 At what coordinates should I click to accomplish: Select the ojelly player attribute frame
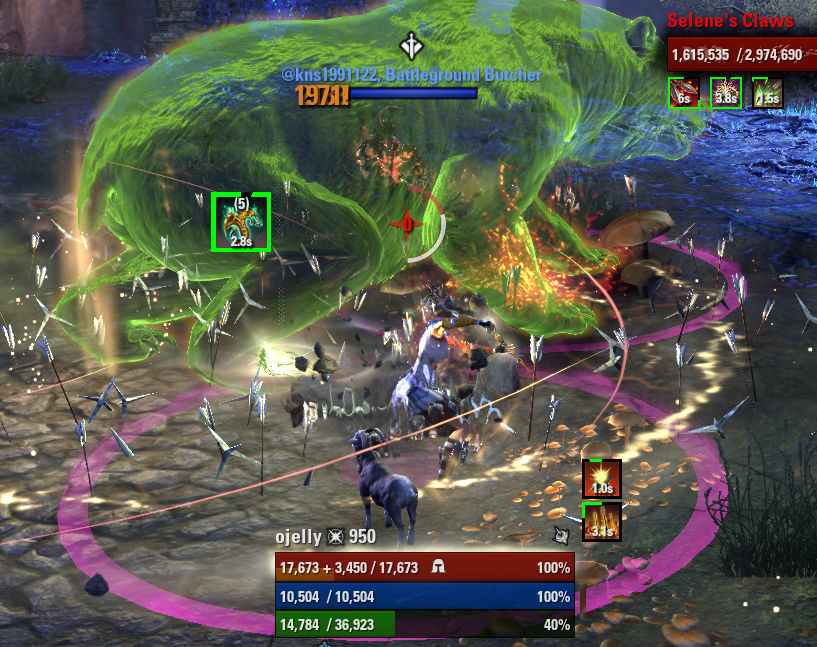[425, 596]
